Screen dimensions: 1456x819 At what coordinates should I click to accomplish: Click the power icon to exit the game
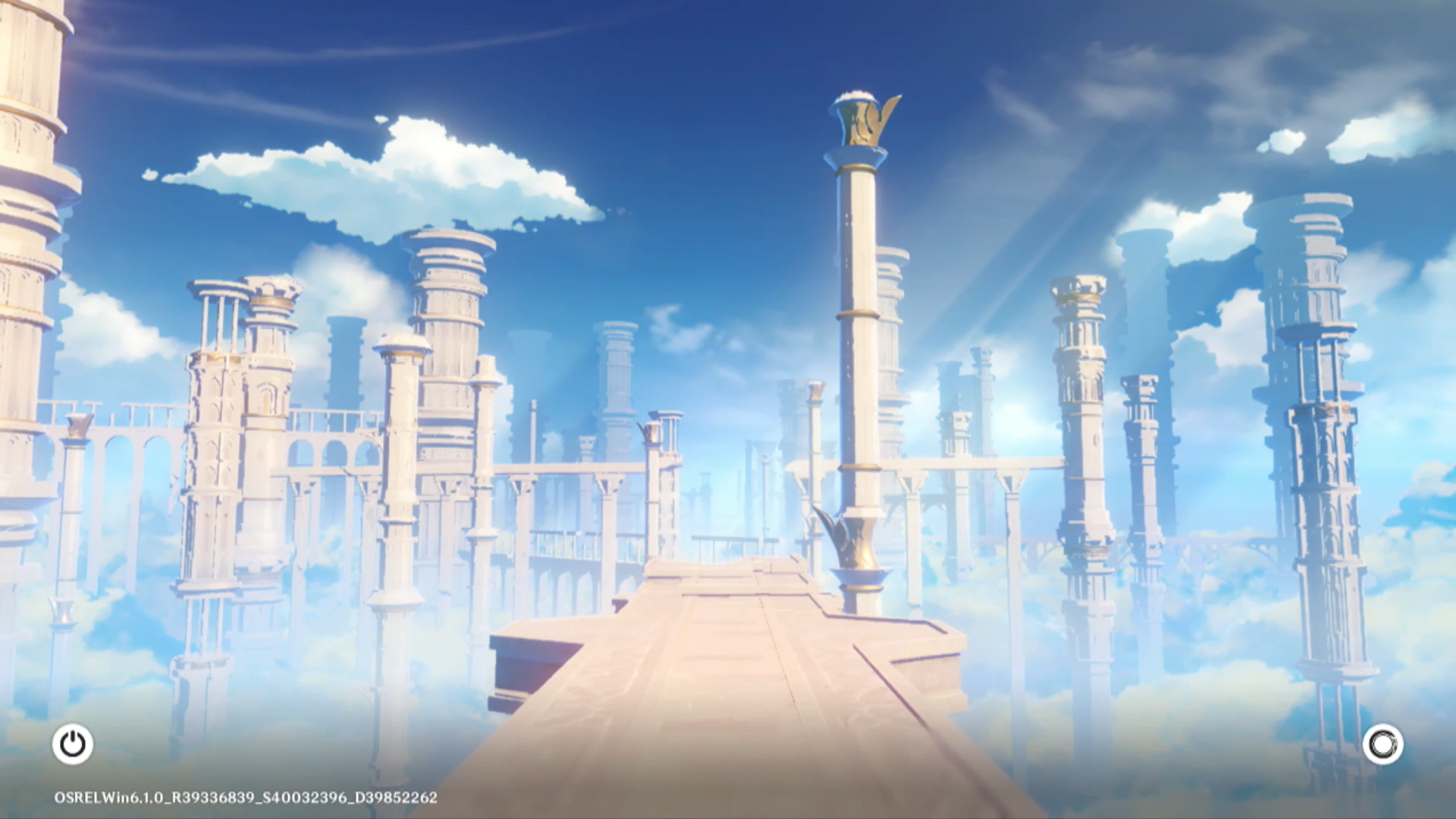[x=73, y=744]
